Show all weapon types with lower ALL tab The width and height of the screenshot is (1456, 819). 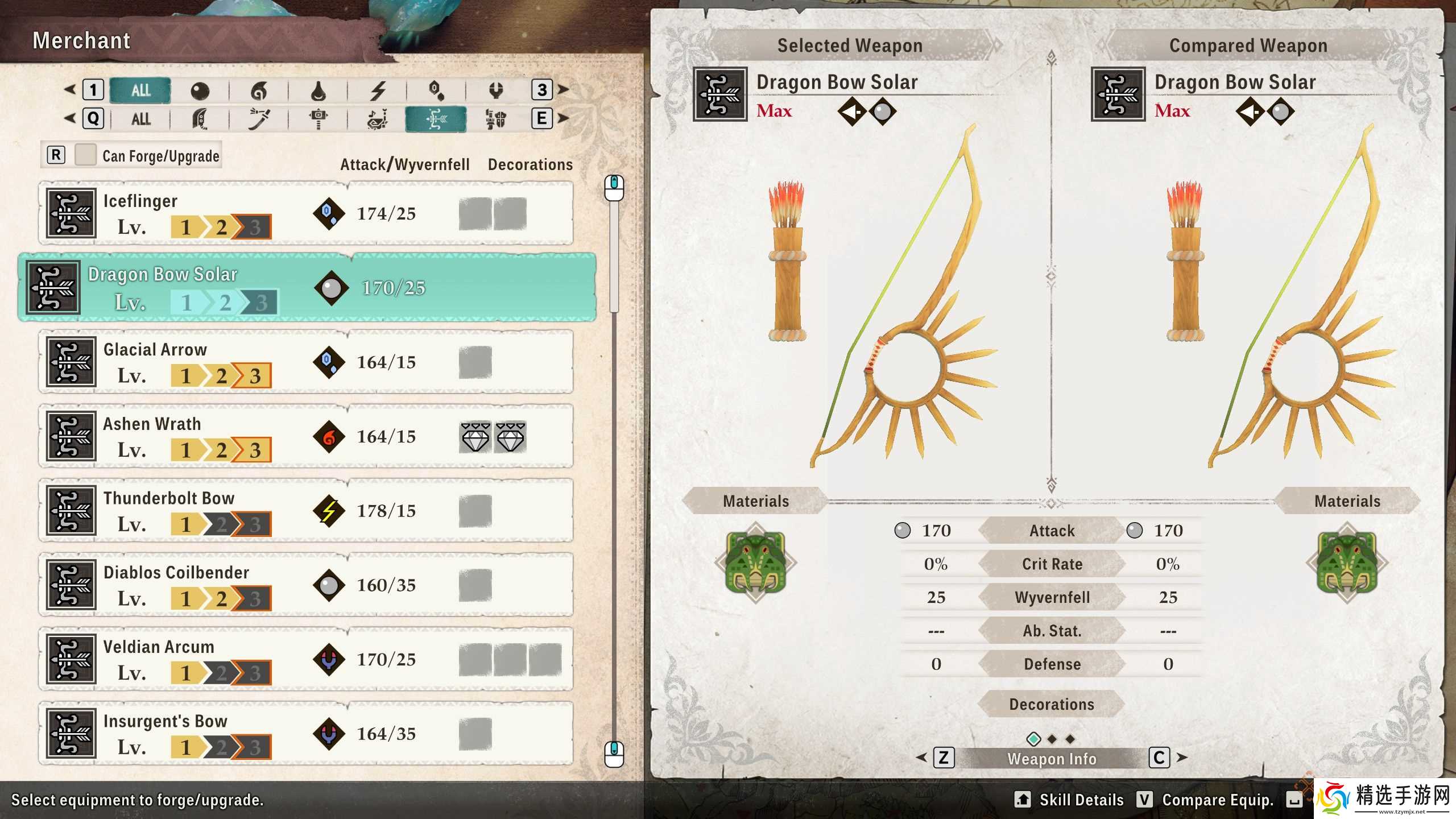coord(140,119)
